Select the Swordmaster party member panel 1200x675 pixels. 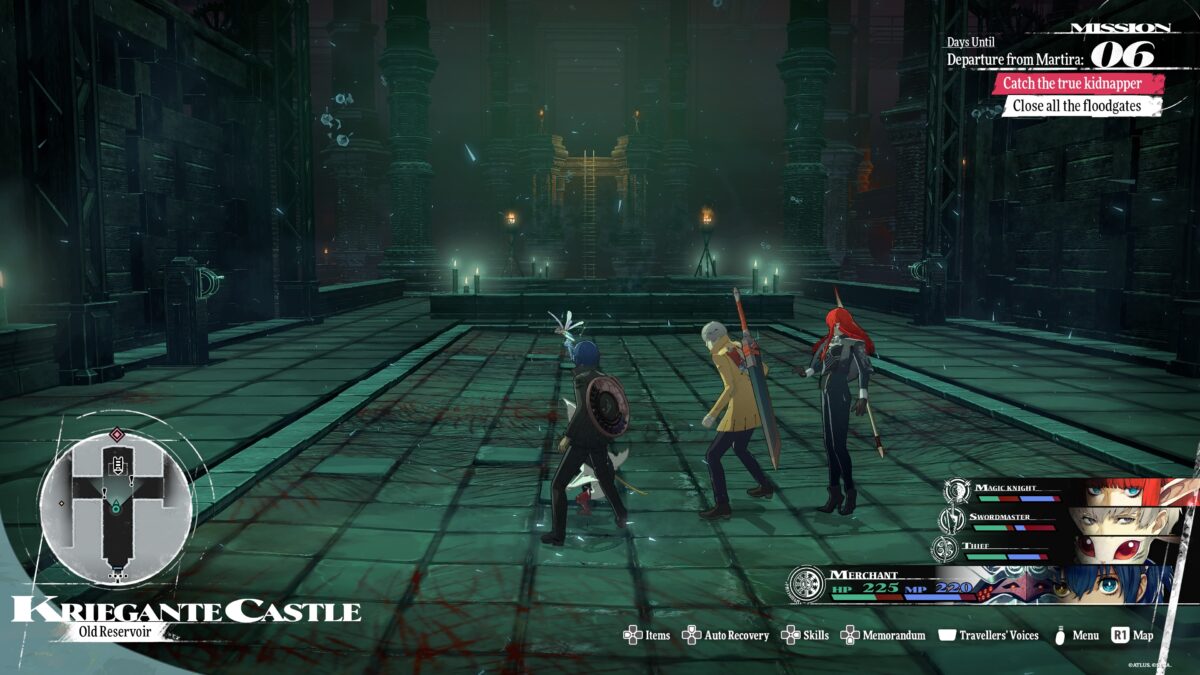[x=1070, y=520]
